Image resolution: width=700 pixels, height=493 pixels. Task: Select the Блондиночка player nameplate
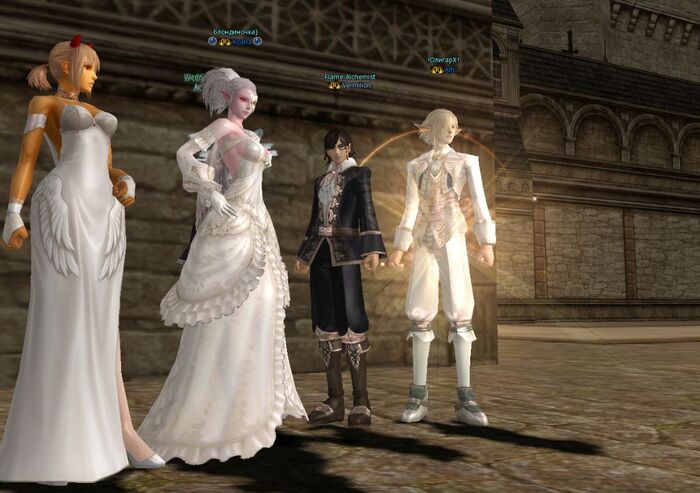pyautogui.click(x=235, y=32)
